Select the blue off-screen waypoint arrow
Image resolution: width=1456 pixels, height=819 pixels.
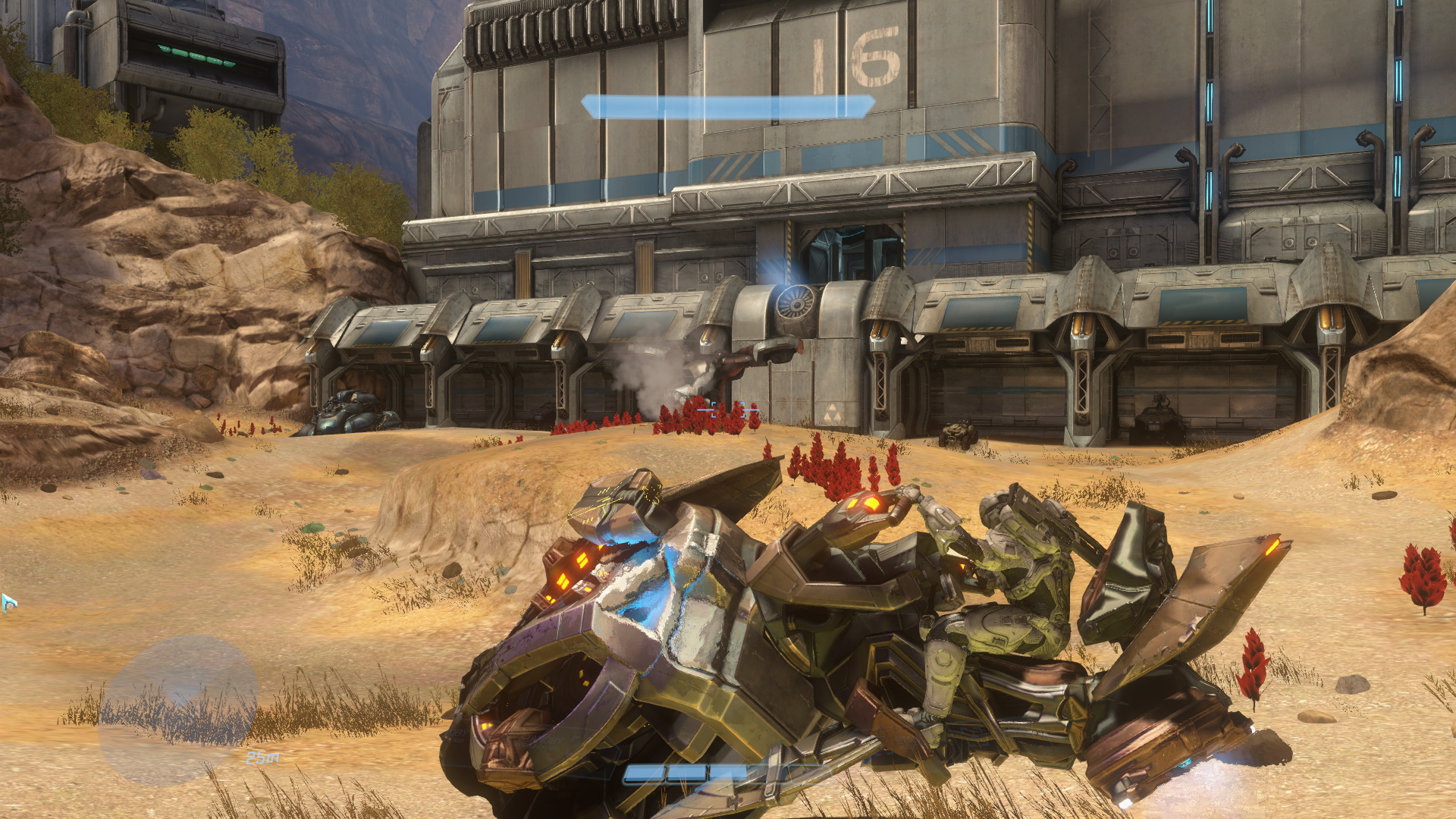(8, 603)
